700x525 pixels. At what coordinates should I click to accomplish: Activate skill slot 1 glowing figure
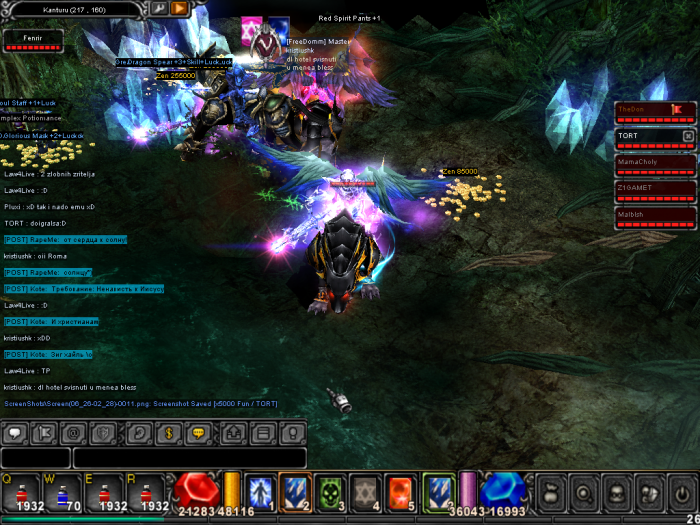(x=260, y=491)
